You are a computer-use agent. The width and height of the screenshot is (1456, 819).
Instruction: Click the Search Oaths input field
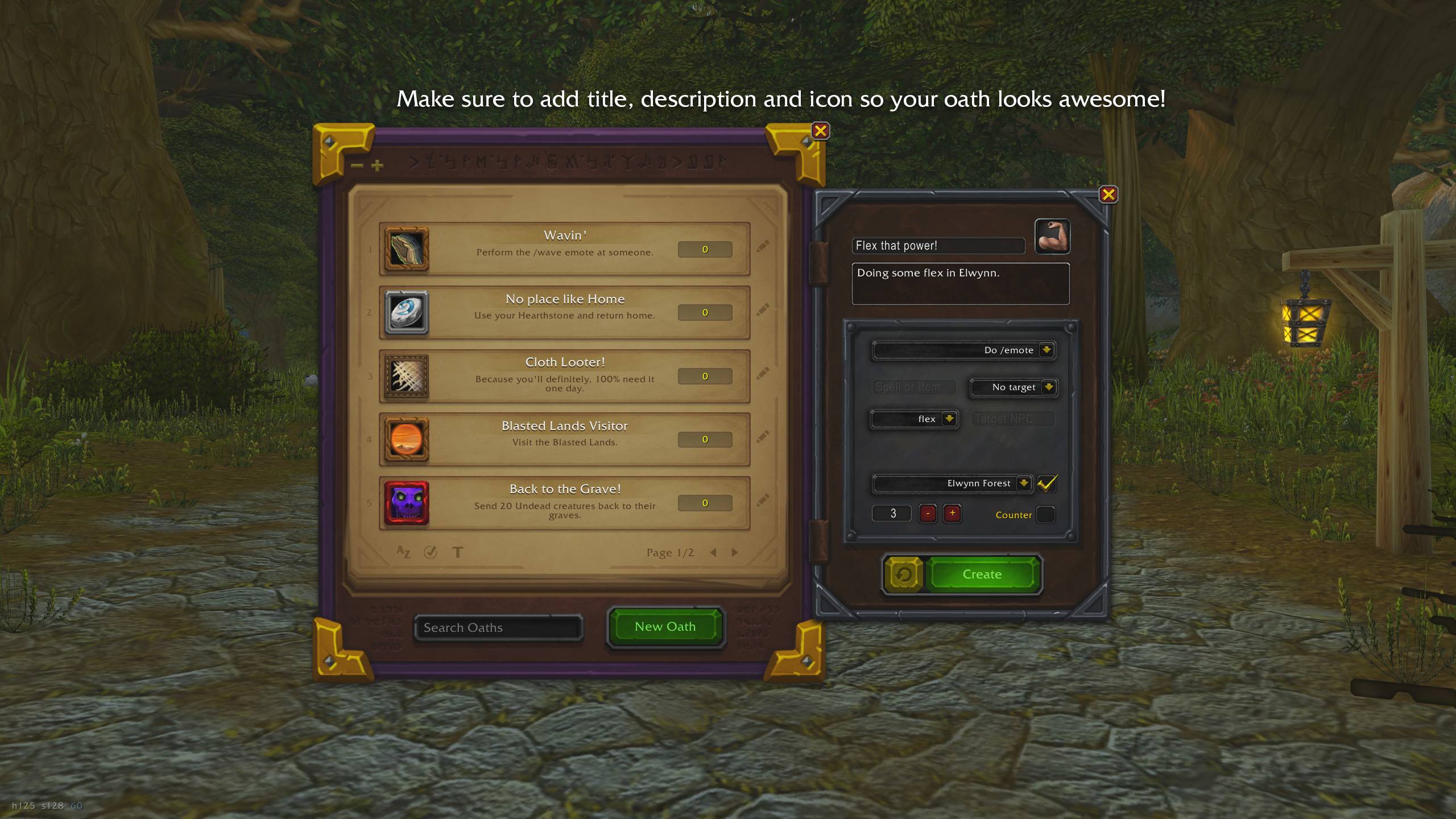pos(499,627)
